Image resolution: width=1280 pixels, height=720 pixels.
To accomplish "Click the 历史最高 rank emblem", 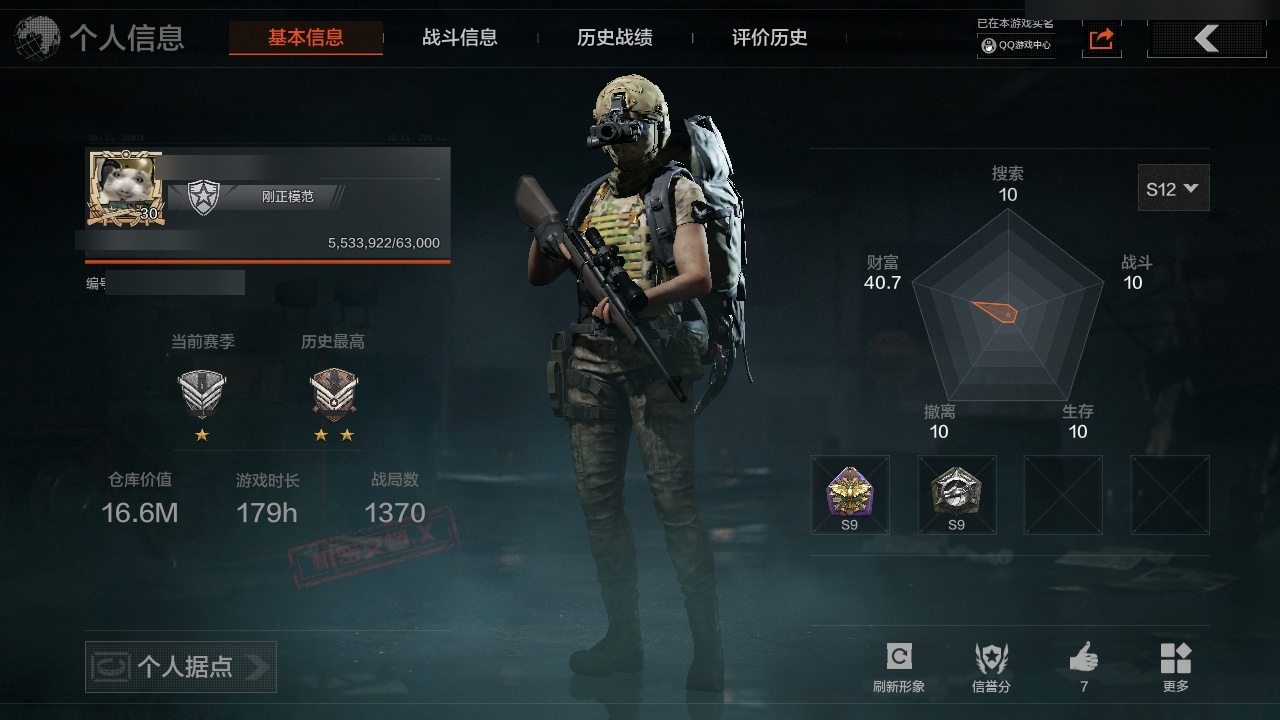I will (333, 394).
